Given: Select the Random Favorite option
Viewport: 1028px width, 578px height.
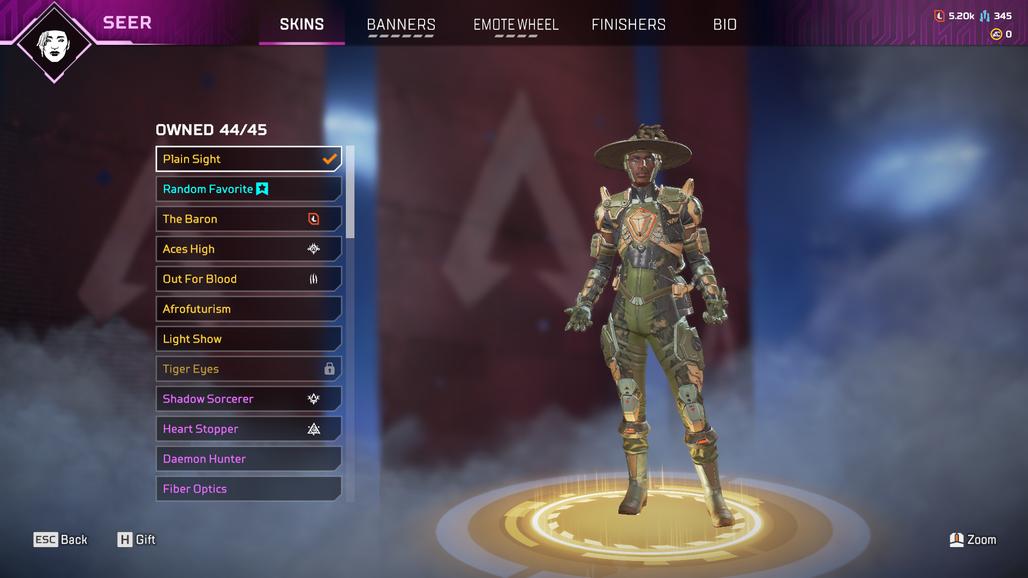Looking at the screenshot, I should [248, 189].
